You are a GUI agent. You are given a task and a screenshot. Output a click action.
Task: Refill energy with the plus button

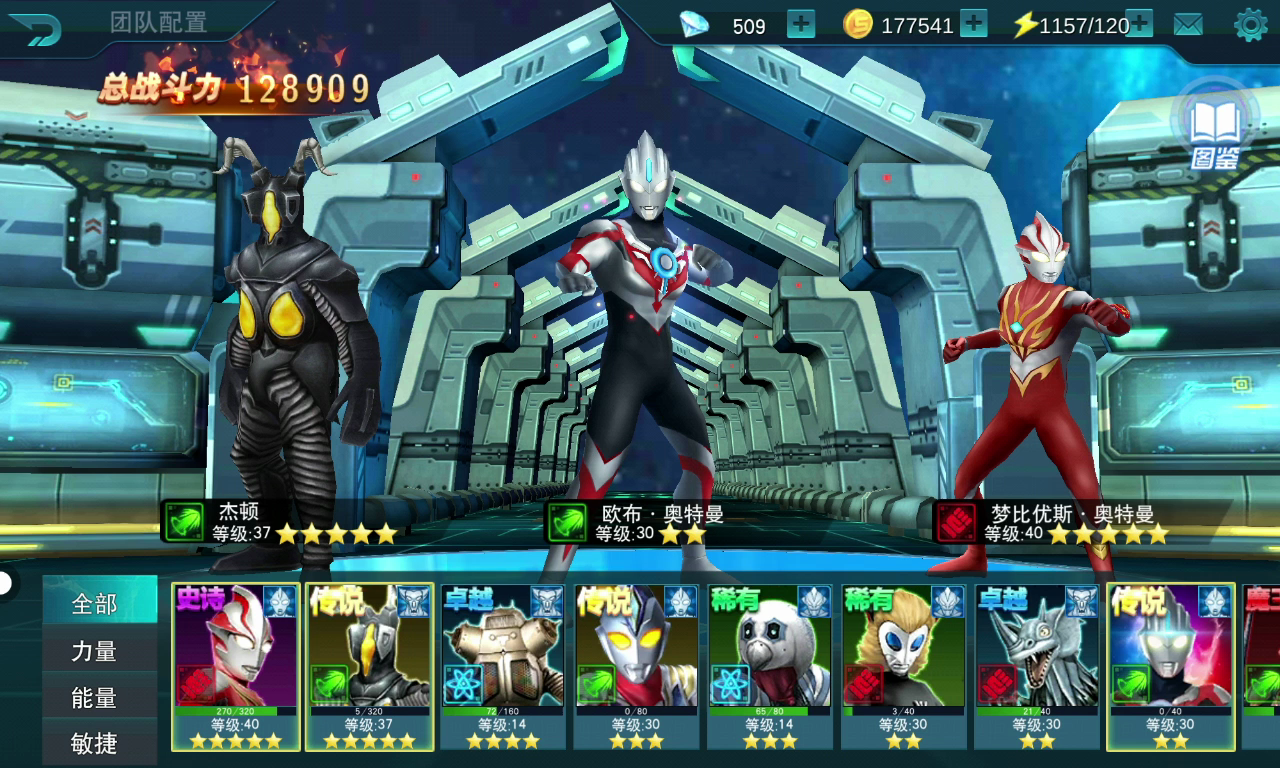tap(1139, 24)
